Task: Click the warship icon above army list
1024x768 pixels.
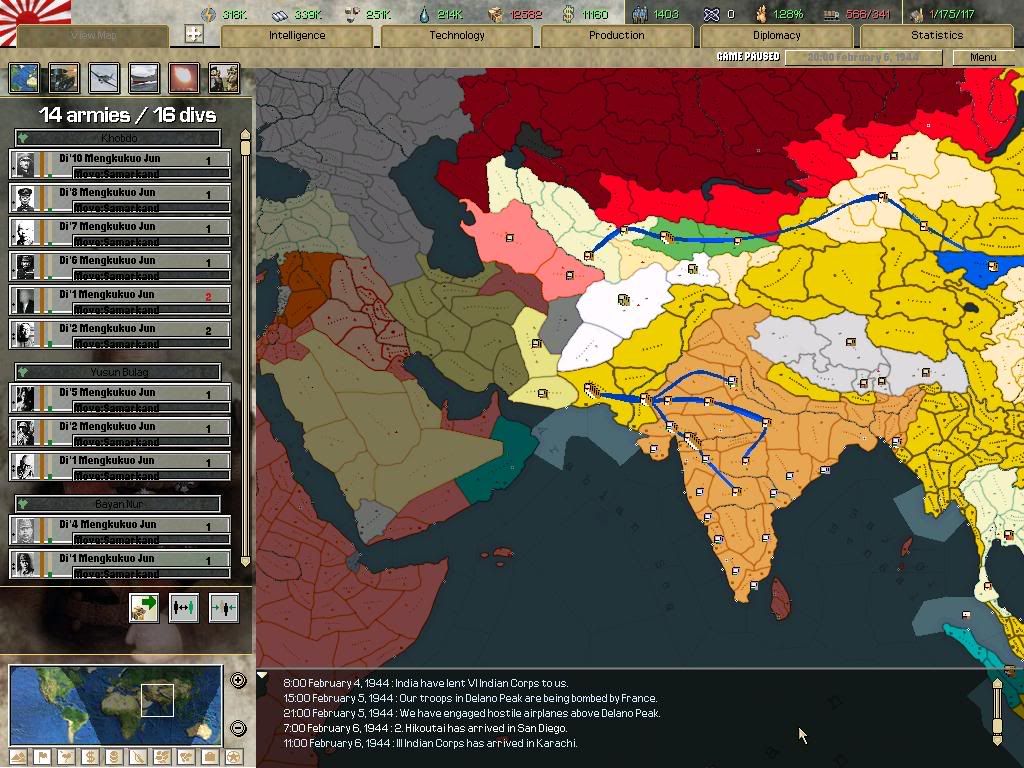Action: (144, 78)
